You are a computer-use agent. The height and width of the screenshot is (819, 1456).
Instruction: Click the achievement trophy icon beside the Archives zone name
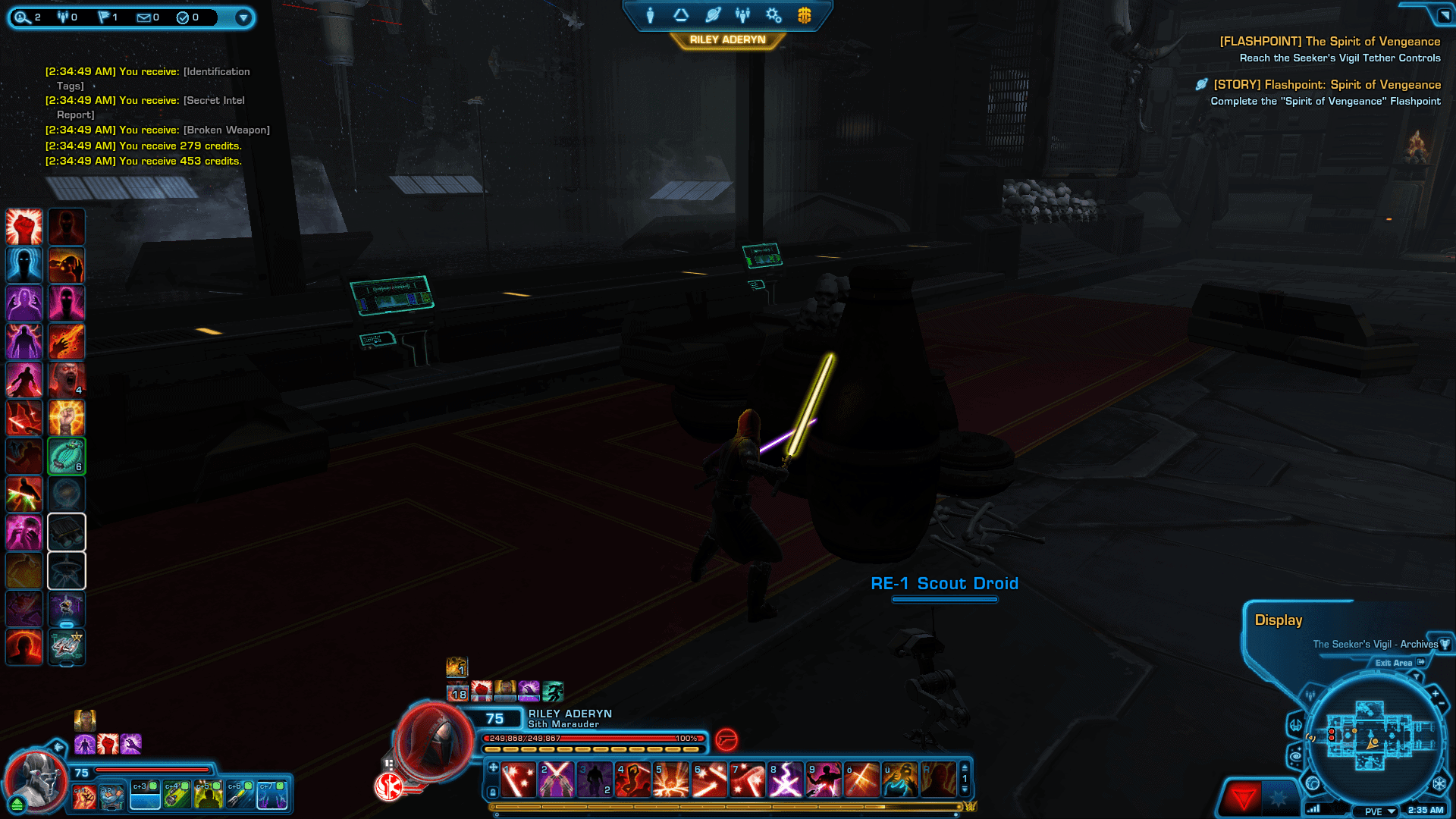click(1445, 645)
